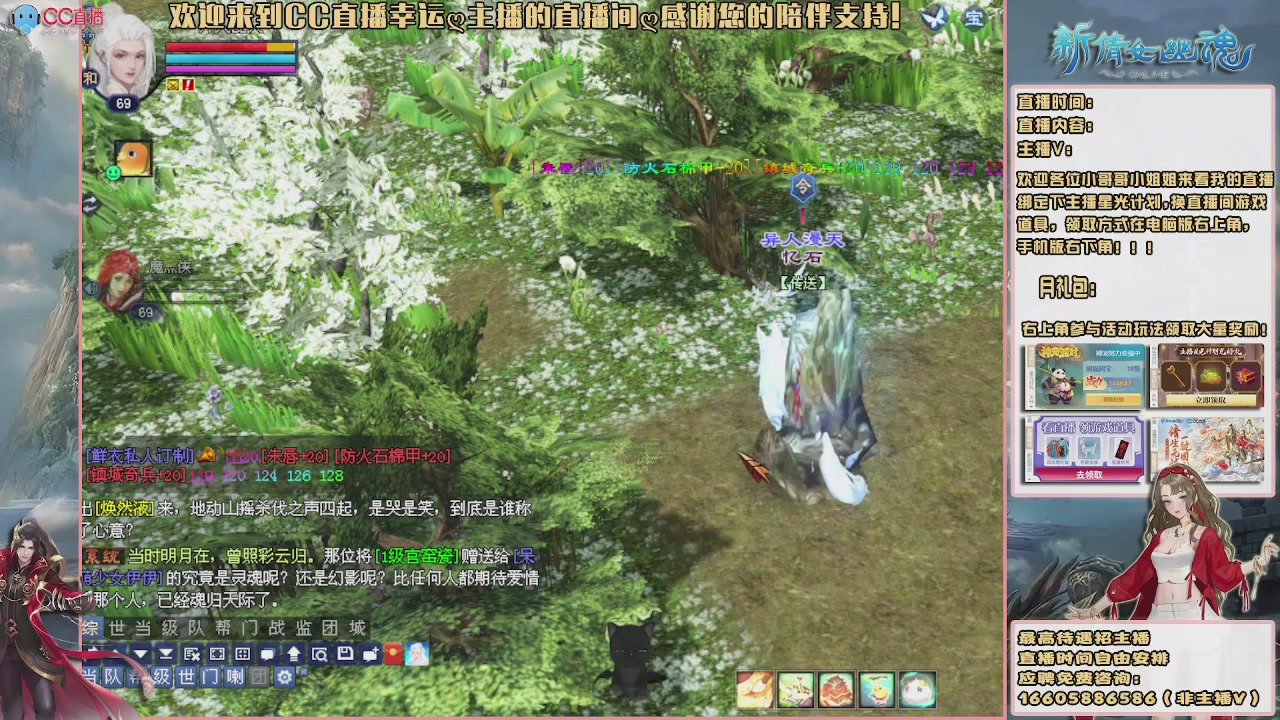Screen dimensions: 1280x720
Task: Enable the grayed-out 团 channel filter
Action: point(258,677)
